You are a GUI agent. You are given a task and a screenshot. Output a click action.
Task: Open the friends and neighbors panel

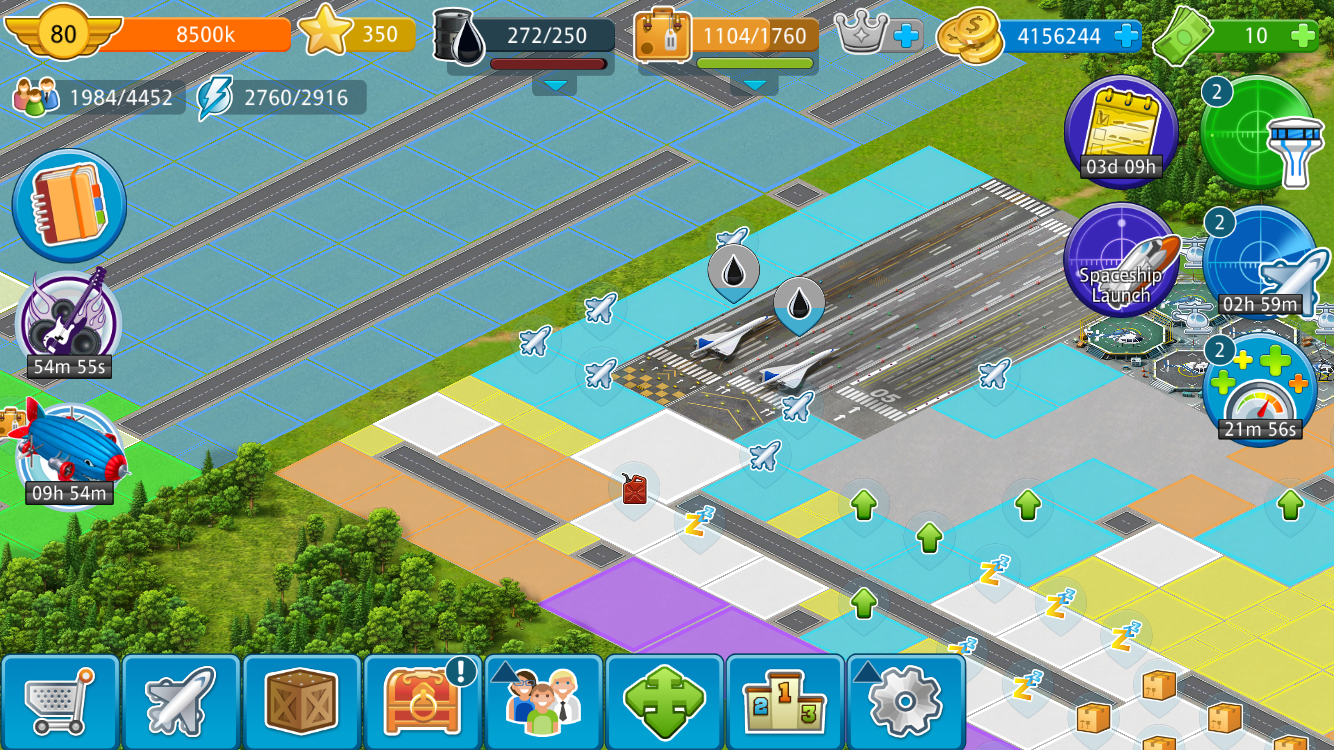544,701
